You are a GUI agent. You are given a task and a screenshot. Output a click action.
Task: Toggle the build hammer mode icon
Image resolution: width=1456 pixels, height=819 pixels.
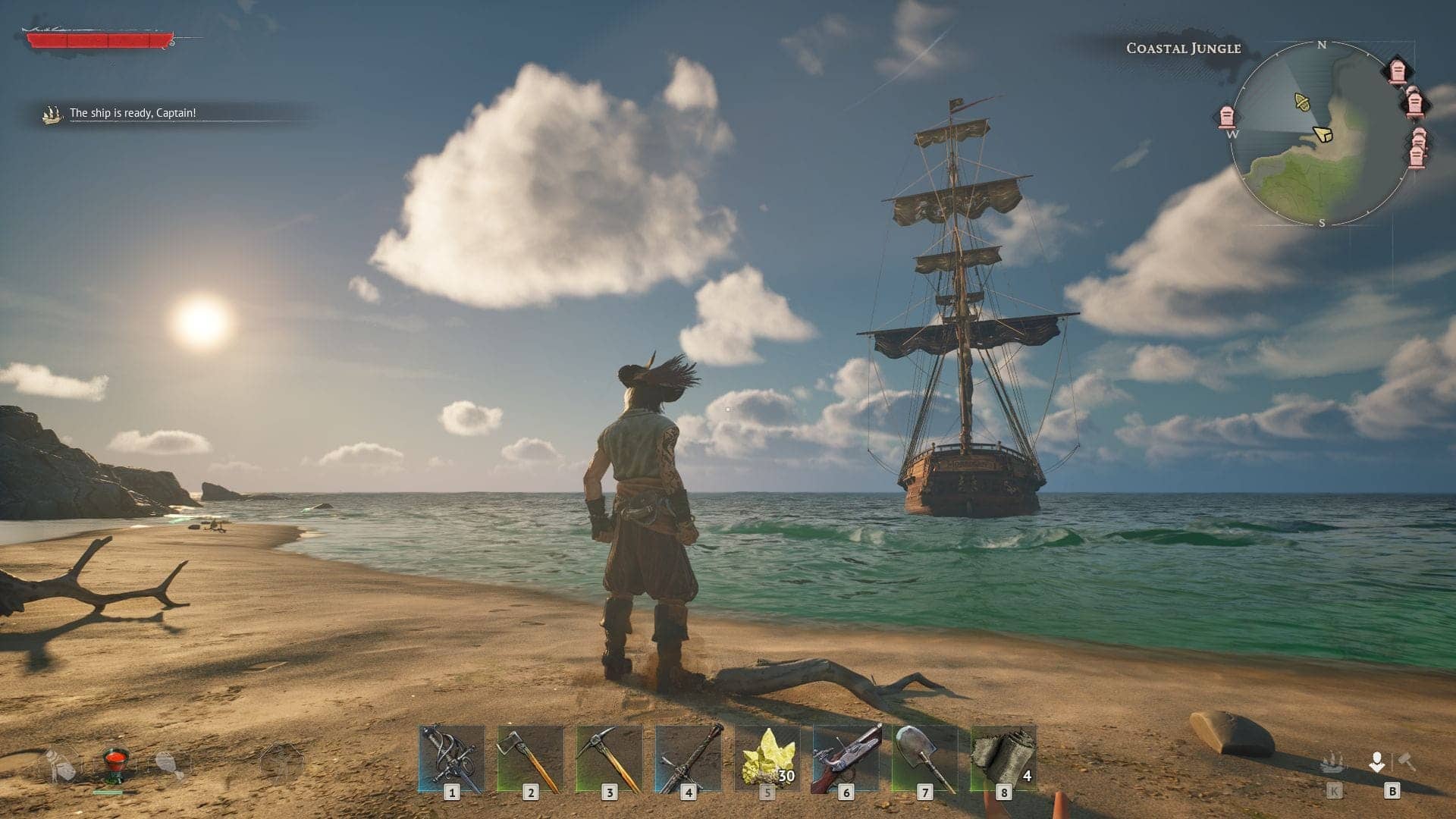(1407, 761)
